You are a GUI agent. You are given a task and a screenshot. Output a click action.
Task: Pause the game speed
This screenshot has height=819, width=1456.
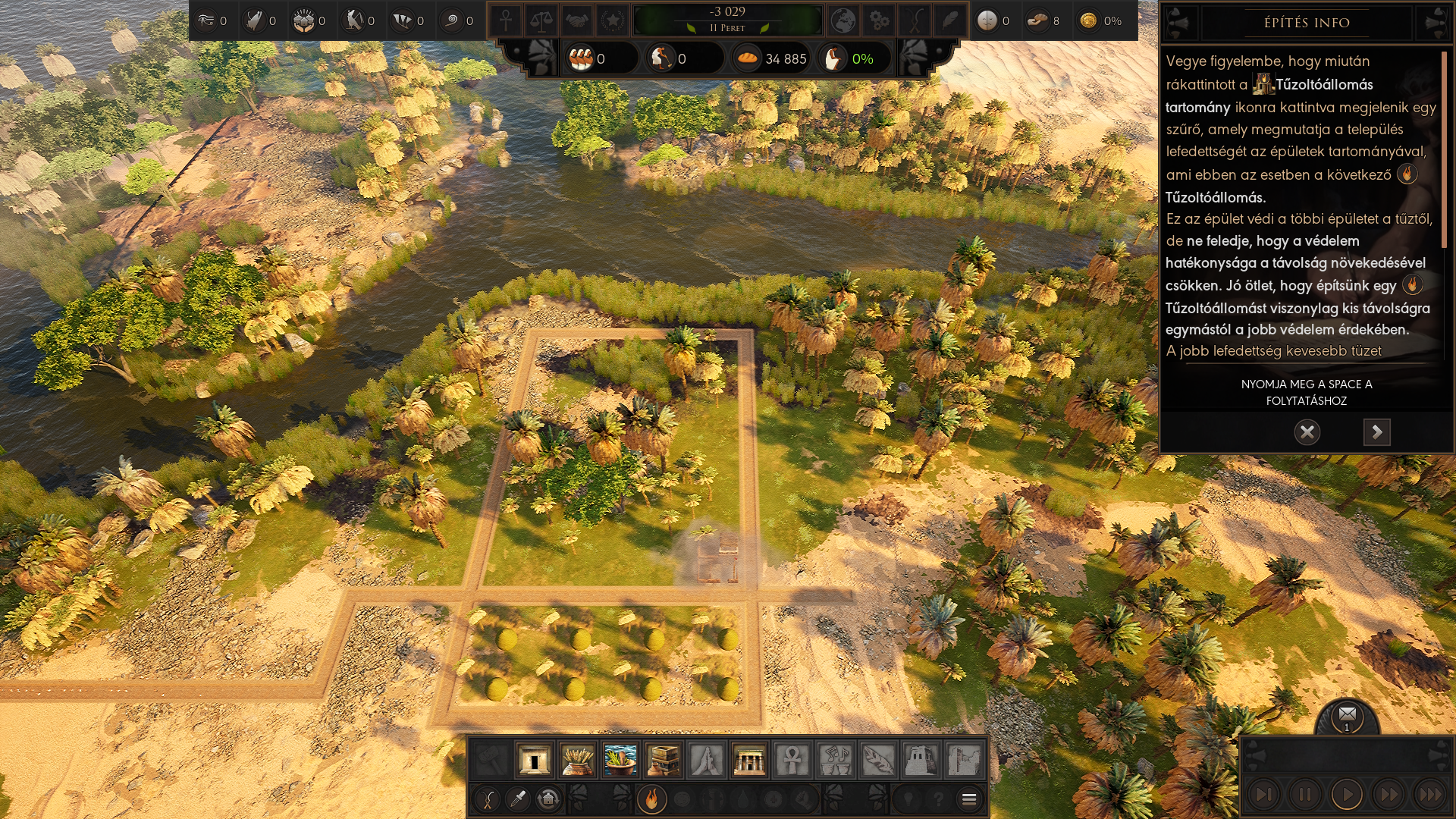point(1305,794)
